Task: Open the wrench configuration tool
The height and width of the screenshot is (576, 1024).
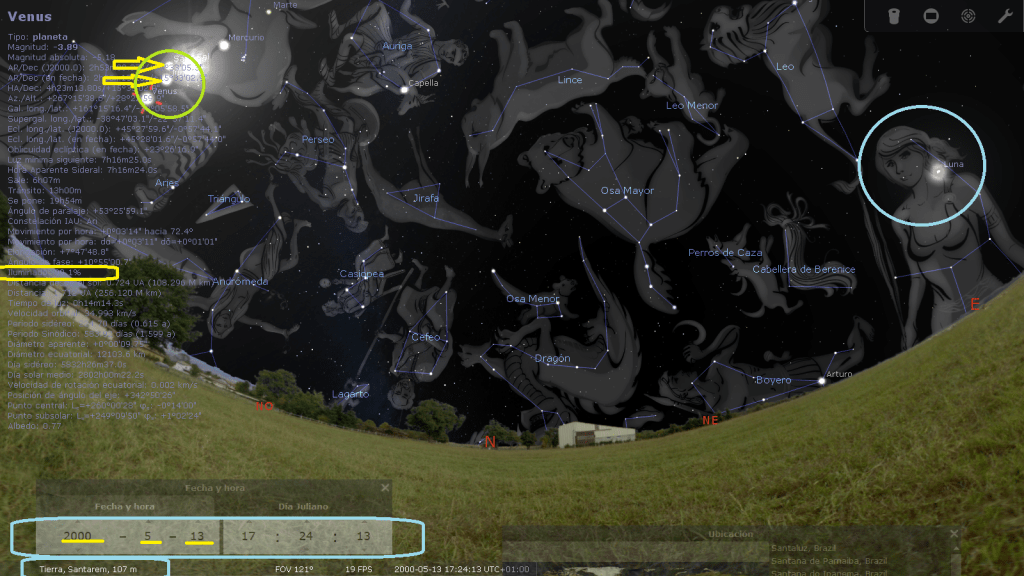Action: tap(1004, 16)
